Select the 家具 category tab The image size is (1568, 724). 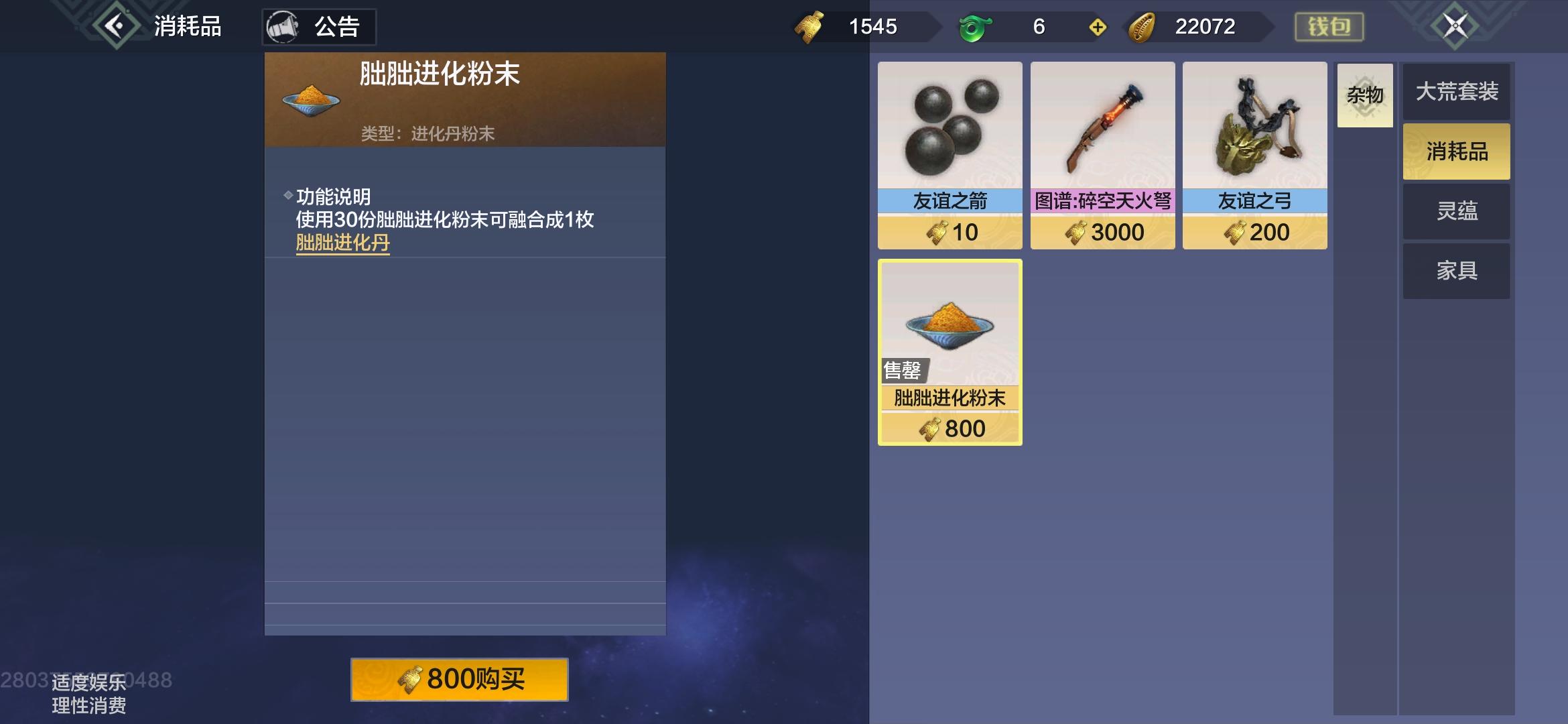click(x=1455, y=269)
